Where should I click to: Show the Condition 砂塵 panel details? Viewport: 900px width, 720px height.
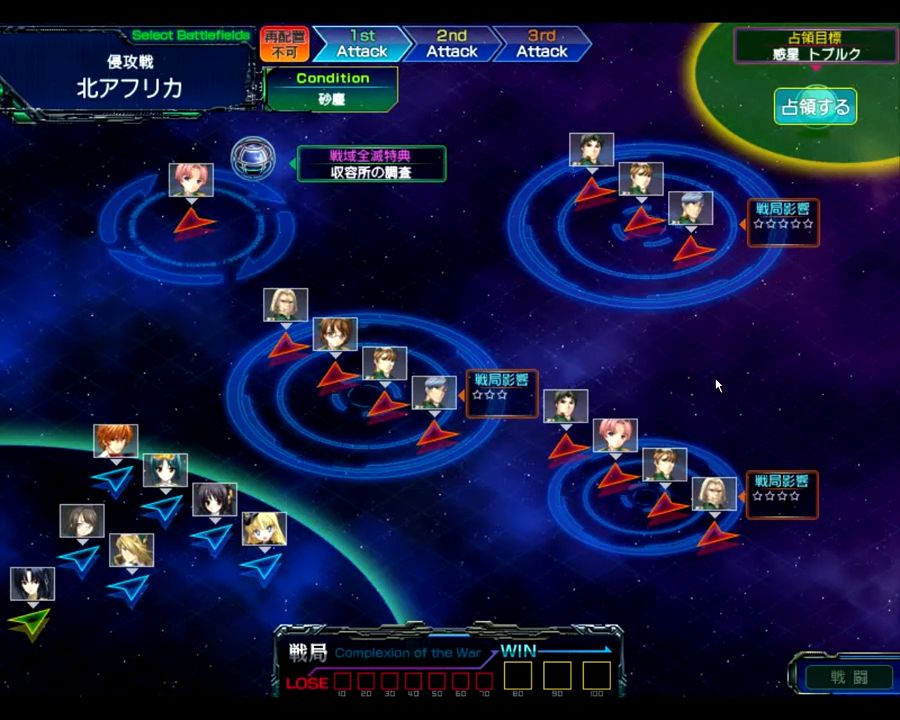point(332,89)
